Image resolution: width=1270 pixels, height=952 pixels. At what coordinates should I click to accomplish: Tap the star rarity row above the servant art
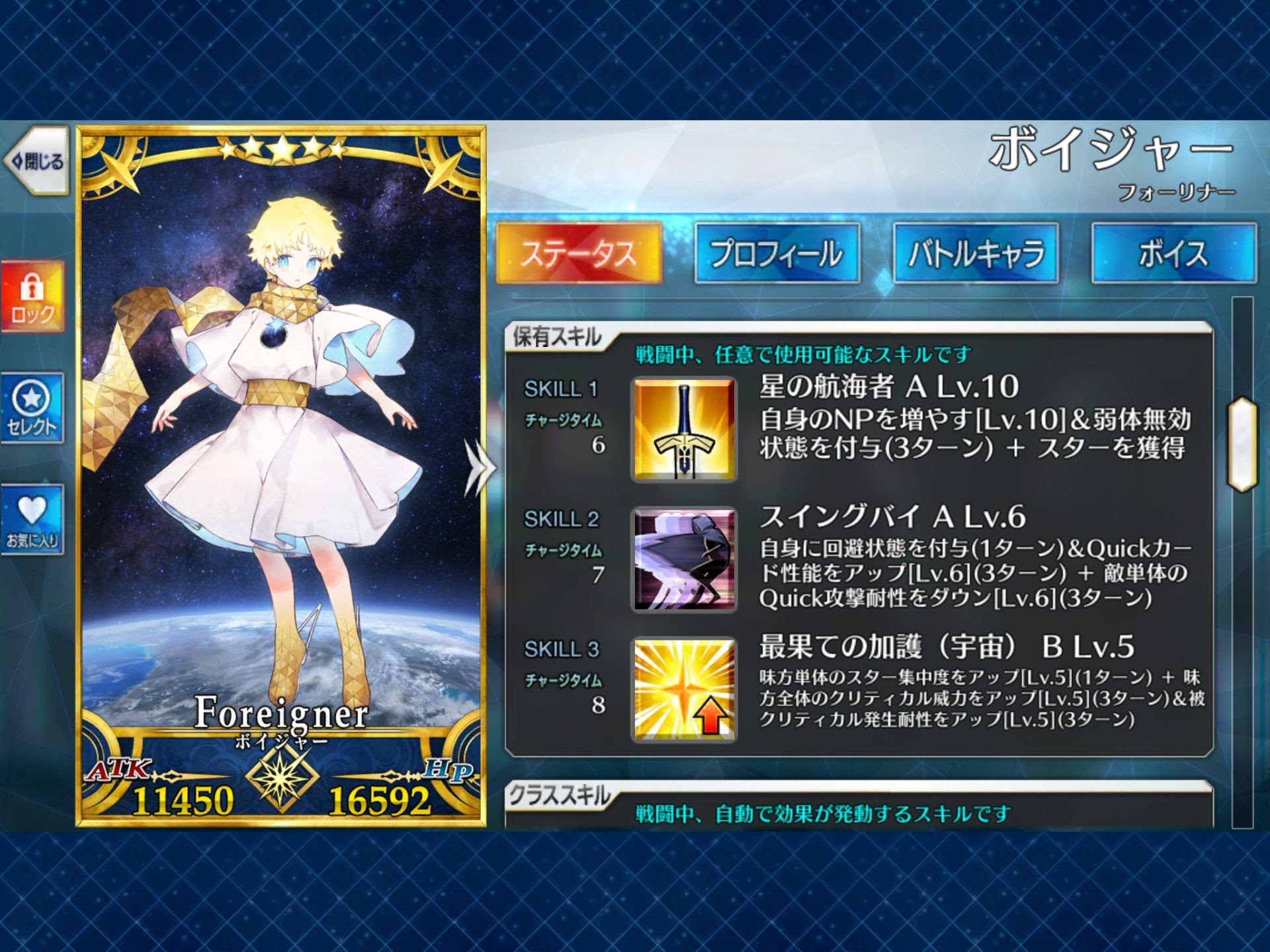click(x=281, y=149)
